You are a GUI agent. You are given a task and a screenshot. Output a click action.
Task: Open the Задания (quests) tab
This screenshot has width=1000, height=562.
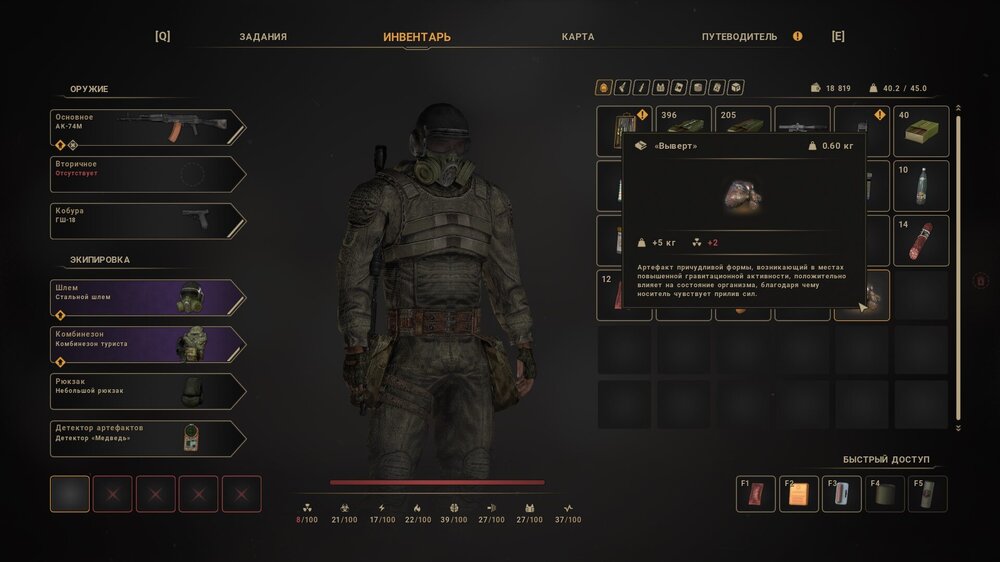coord(263,37)
